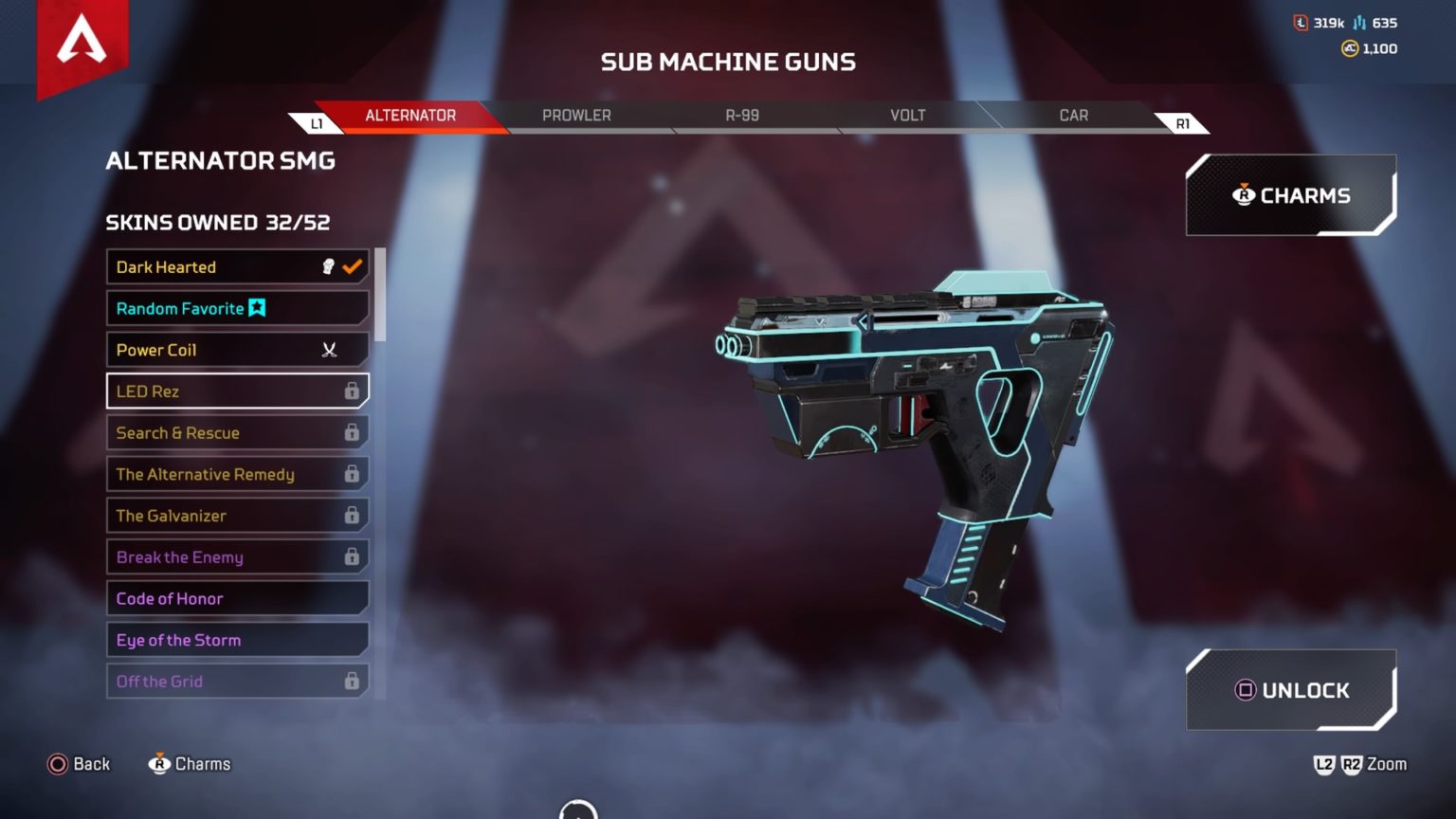Image resolution: width=1456 pixels, height=819 pixels.
Task: Click the gift charm icon on Charms button
Action: pos(1242,195)
